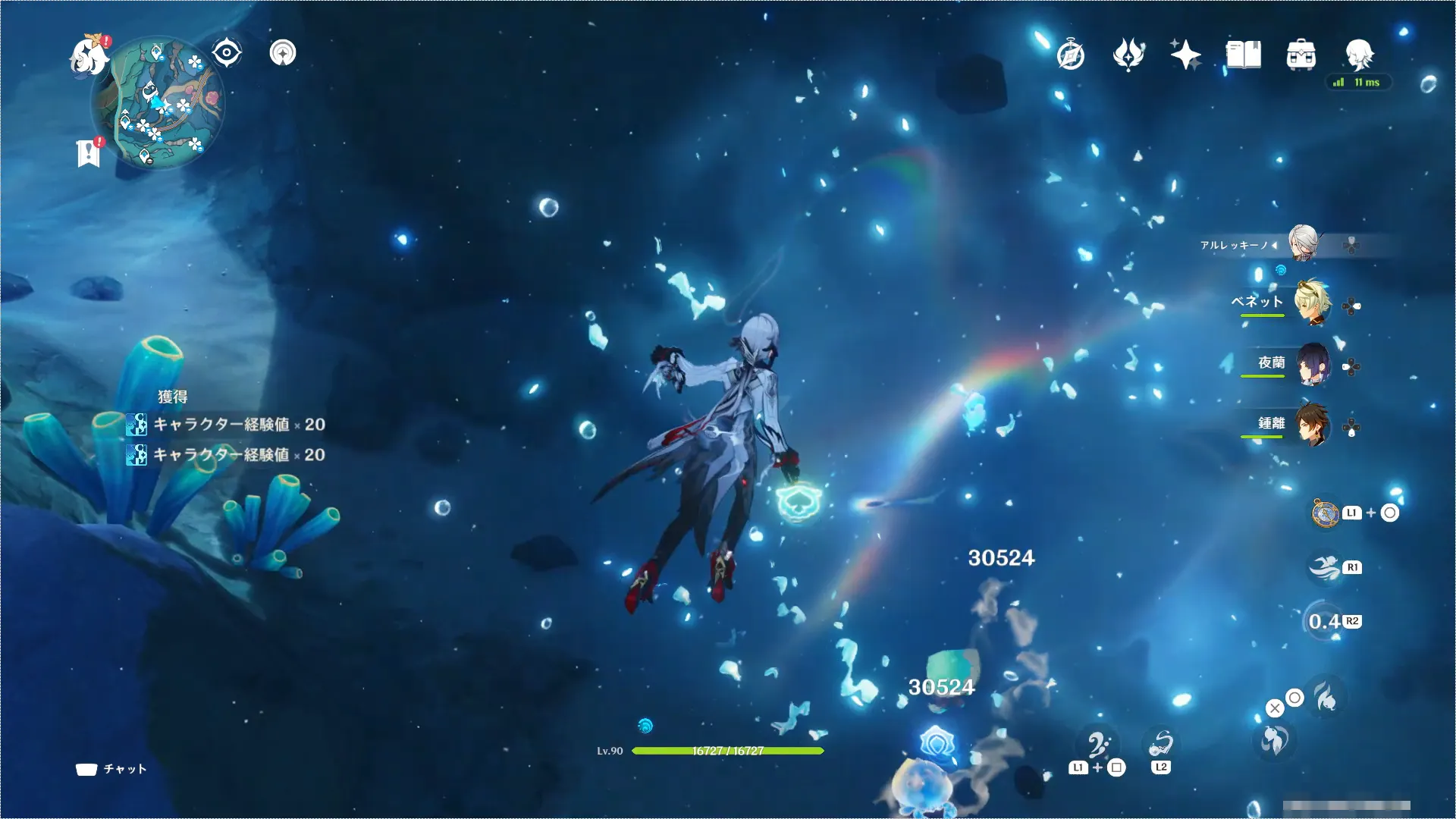The width and height of the screenshot is (1456, 819).
Task: Switch to Zhongli in the party list
Action: (1313, 425)
